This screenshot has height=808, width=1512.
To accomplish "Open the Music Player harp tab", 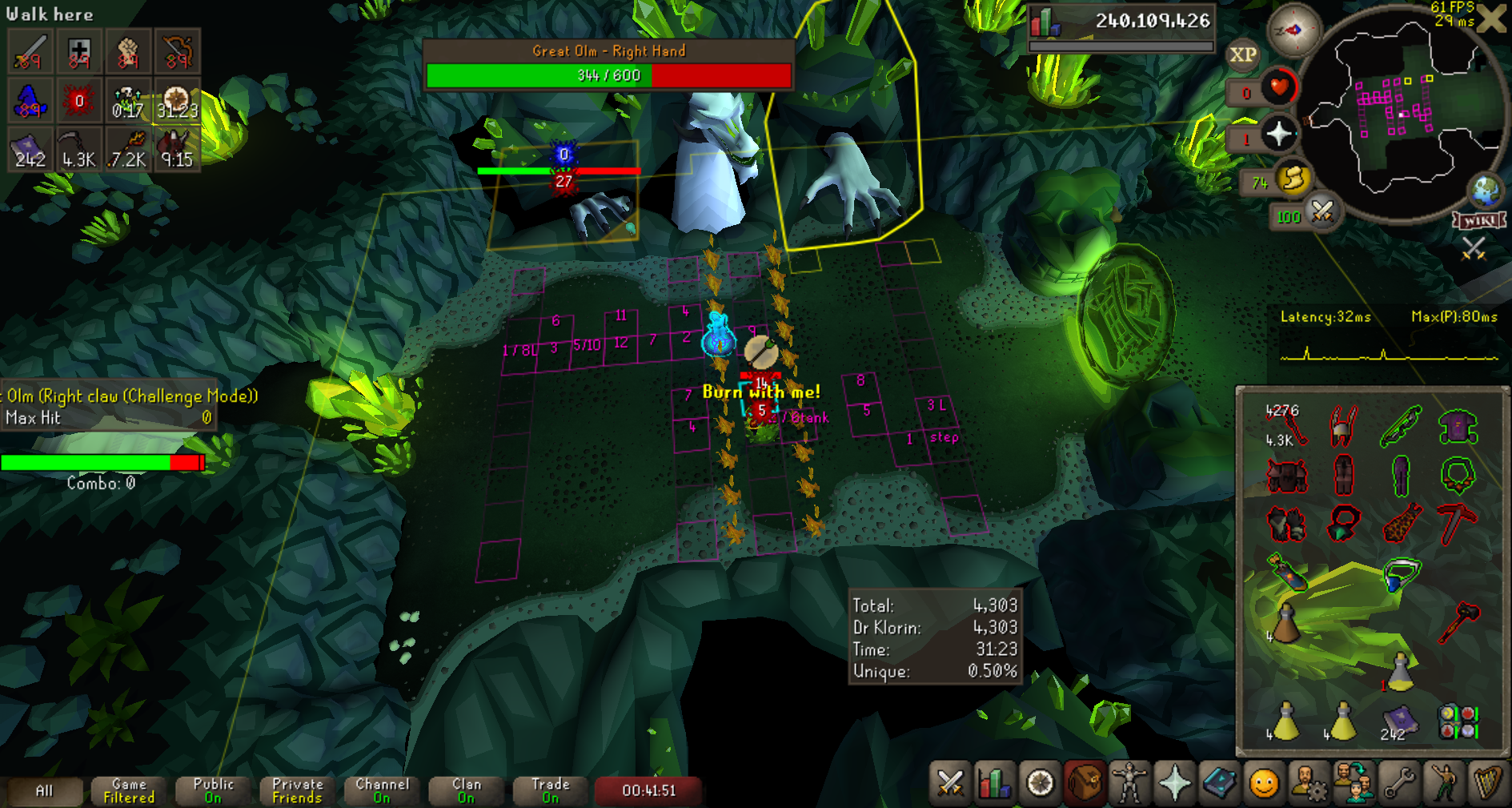I will [x=1487, y=782].
